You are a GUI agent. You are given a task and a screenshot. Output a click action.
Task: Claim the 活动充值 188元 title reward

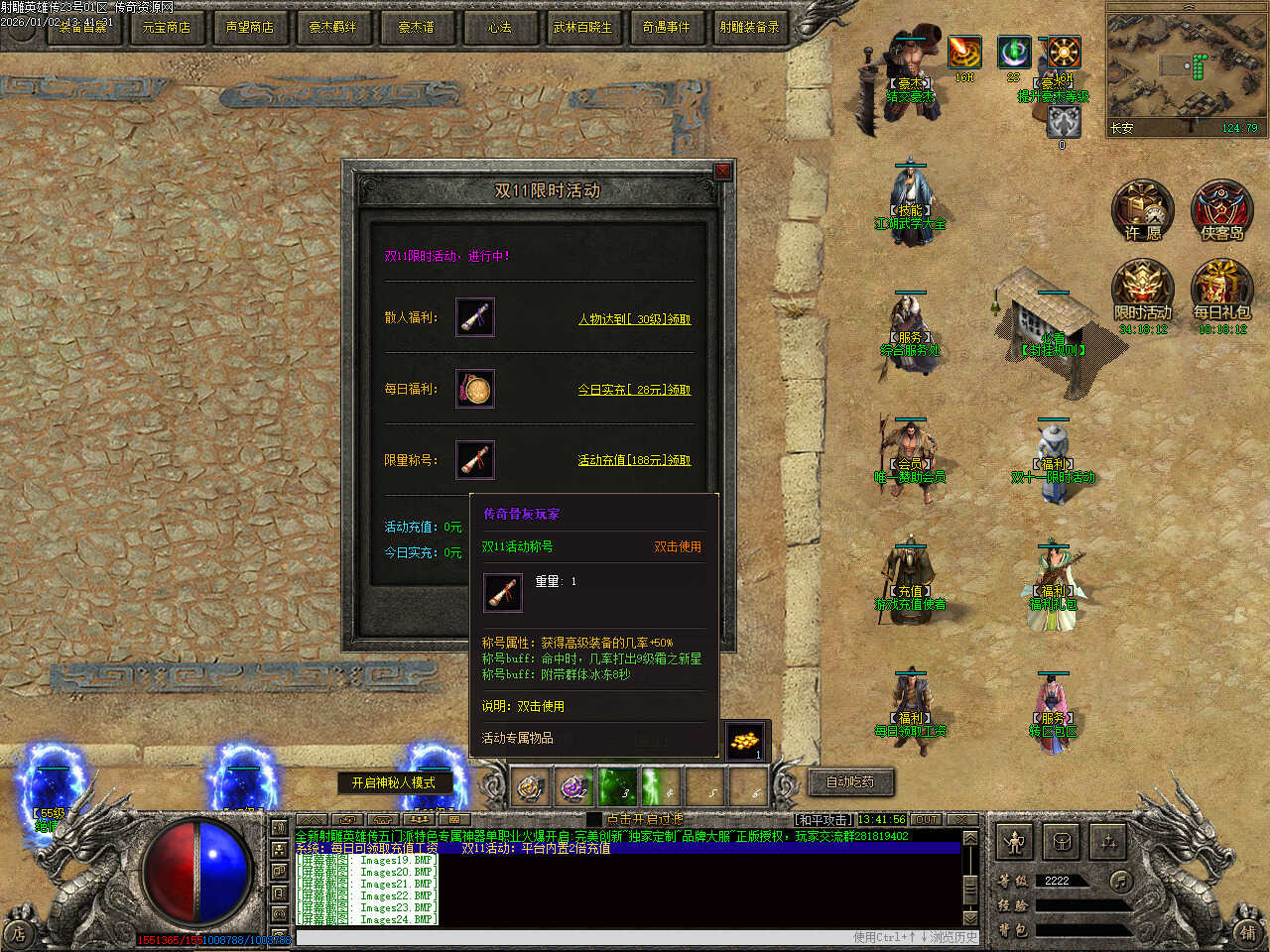tap(634, 460)
